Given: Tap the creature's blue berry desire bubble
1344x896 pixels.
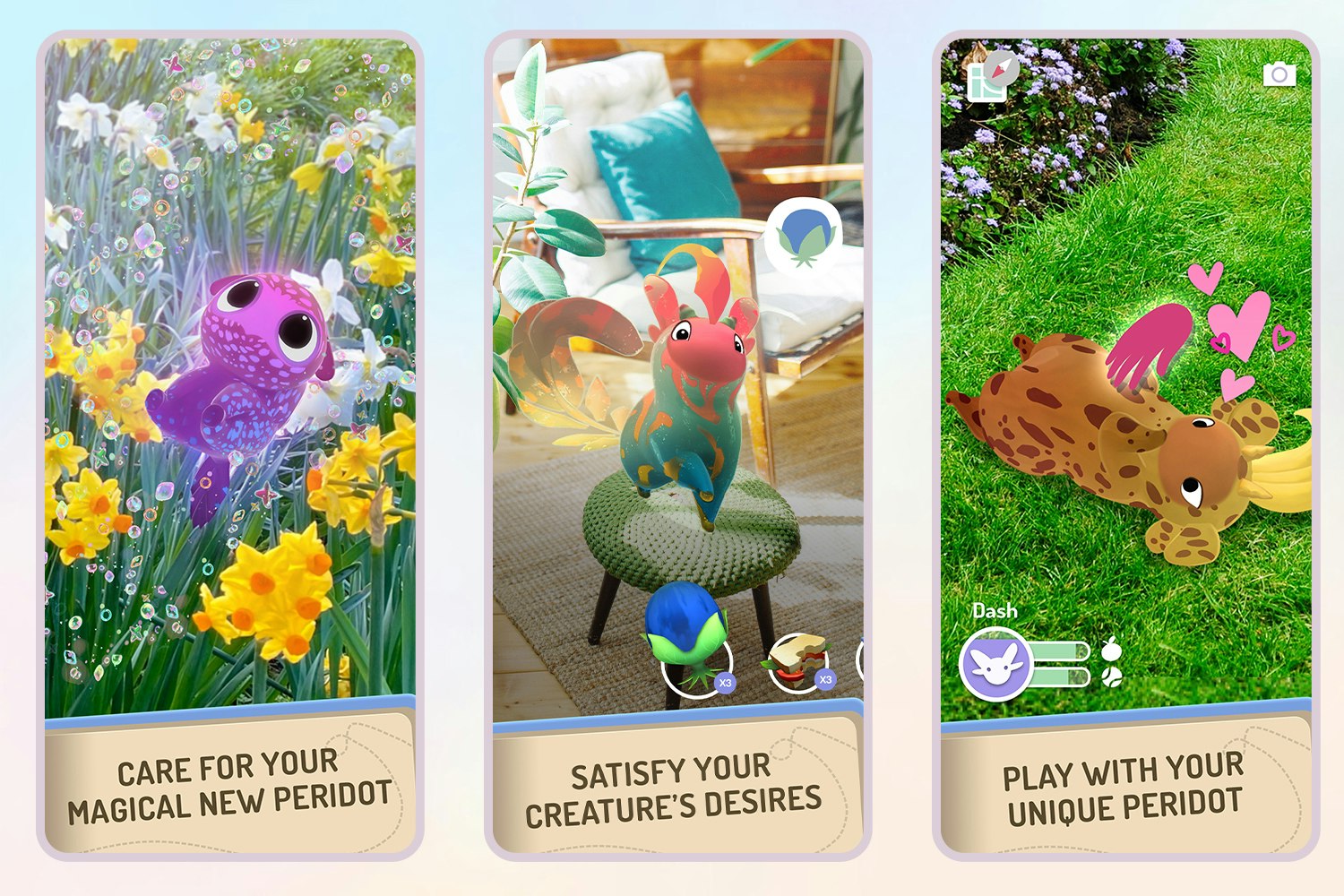Looking at the screenshot, I should pyautogui.click(x=804, y=237).
